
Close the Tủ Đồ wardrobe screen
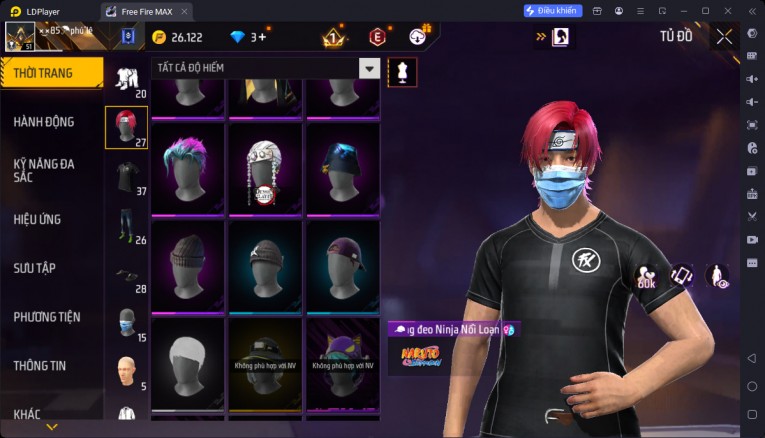coord(724,37)
